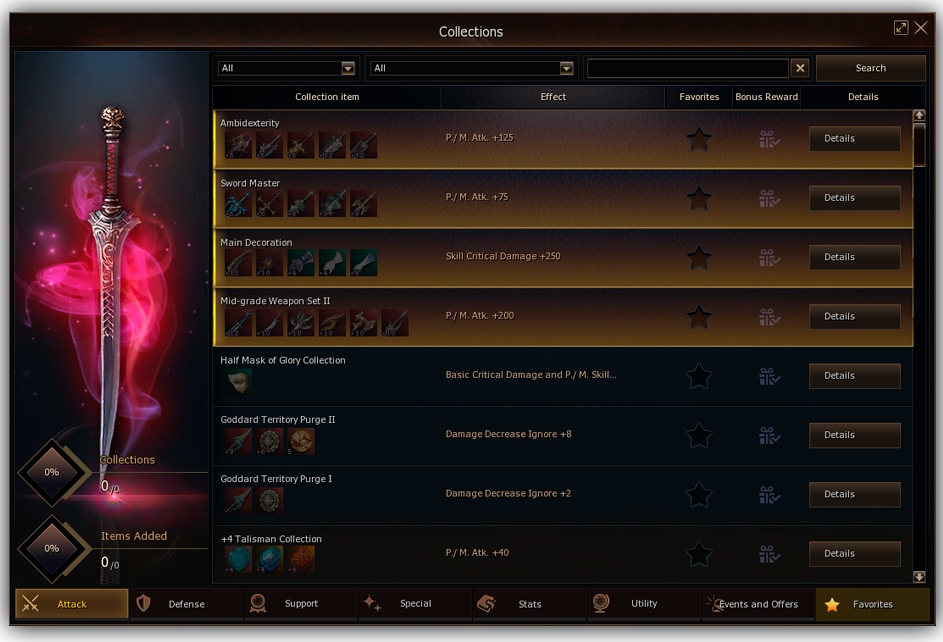Switch to the Defense tab
This screenshot has height=642, width=943.
[186, 604]
